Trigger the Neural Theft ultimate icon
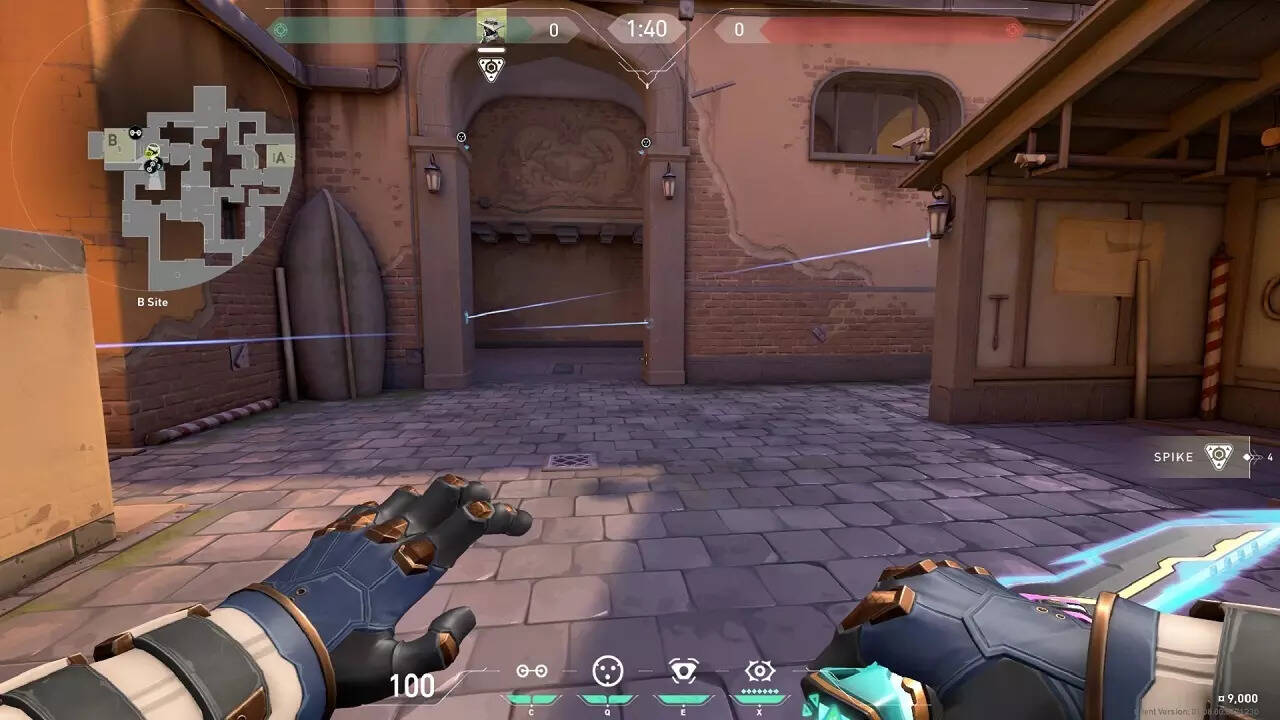 click(760, 670)
